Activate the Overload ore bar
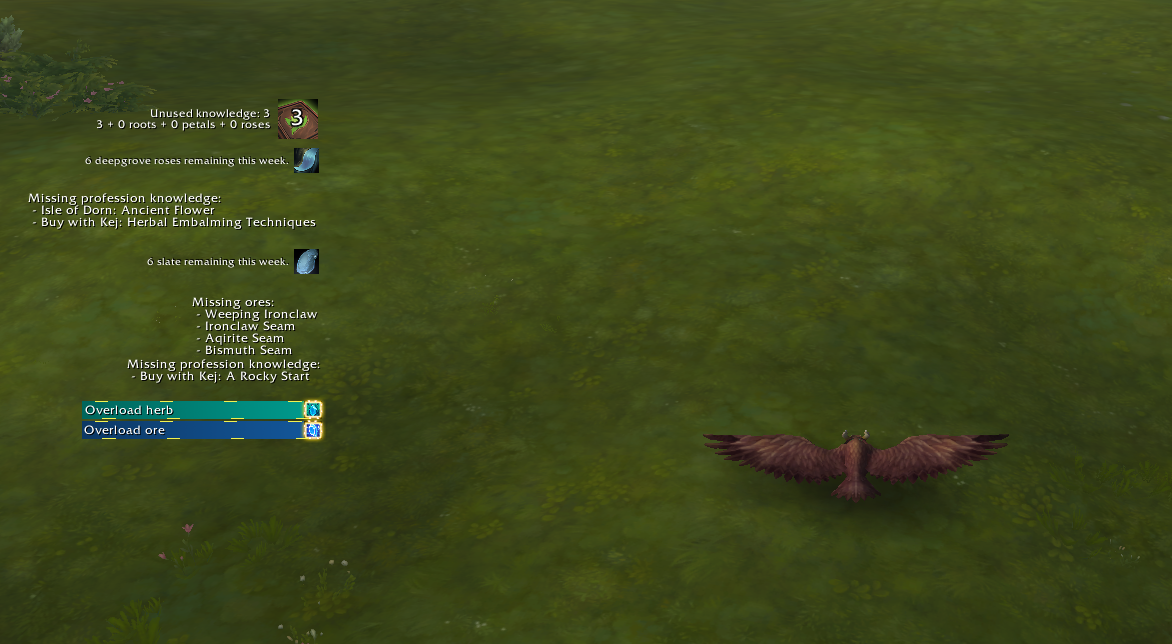1172x644 pixels. pyautogui.click(x=192, y=431)
